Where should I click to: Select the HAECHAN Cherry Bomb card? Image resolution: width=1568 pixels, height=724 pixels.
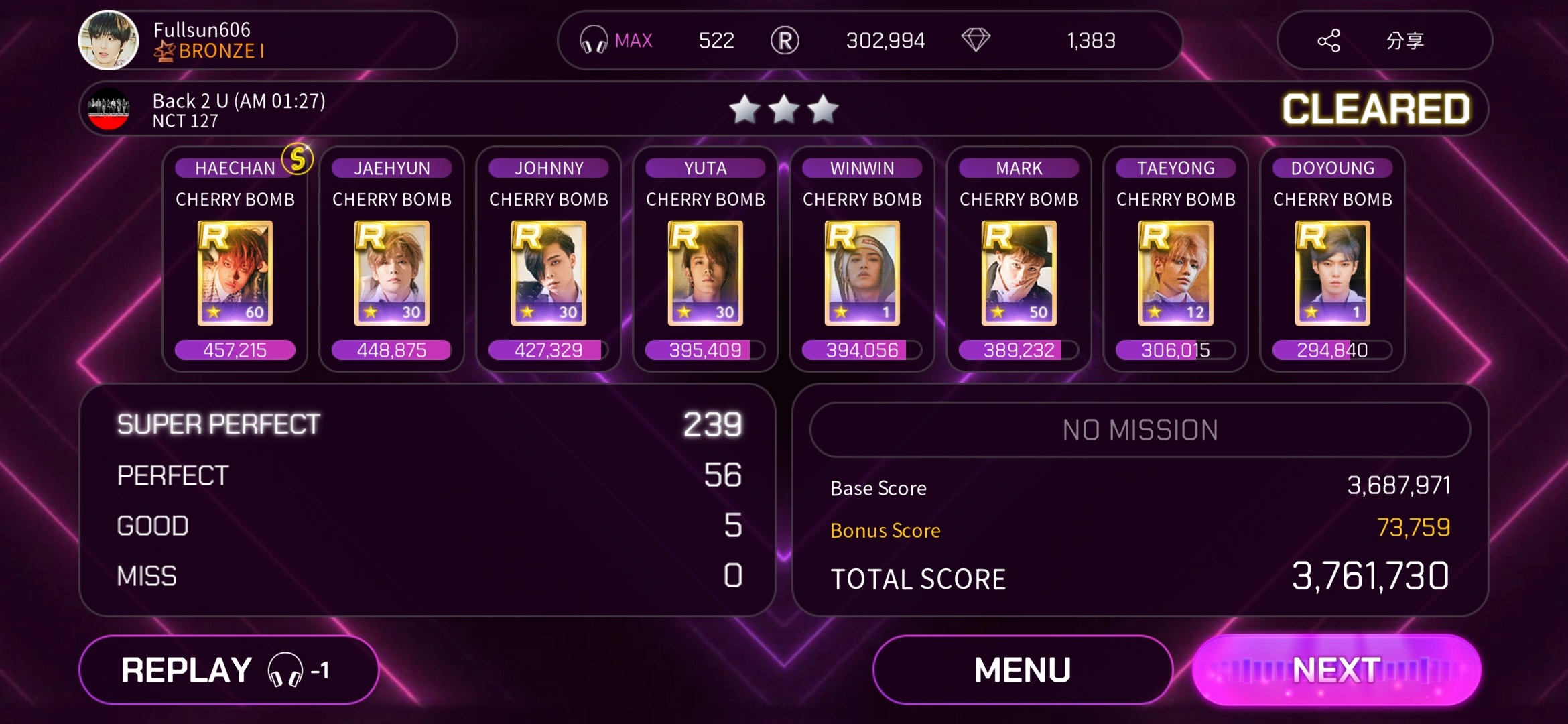[x=235, y=273]
